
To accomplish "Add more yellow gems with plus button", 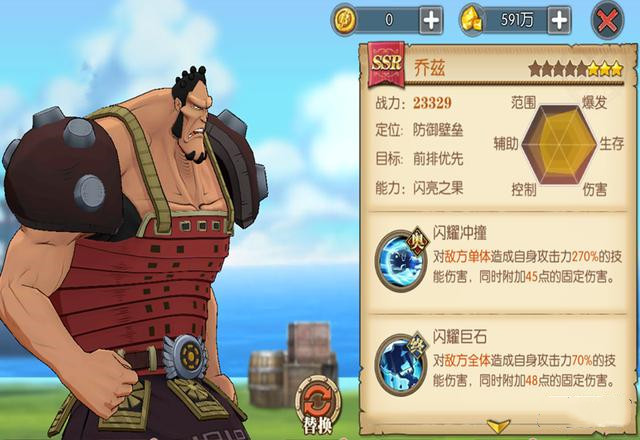I will point(559,19).
